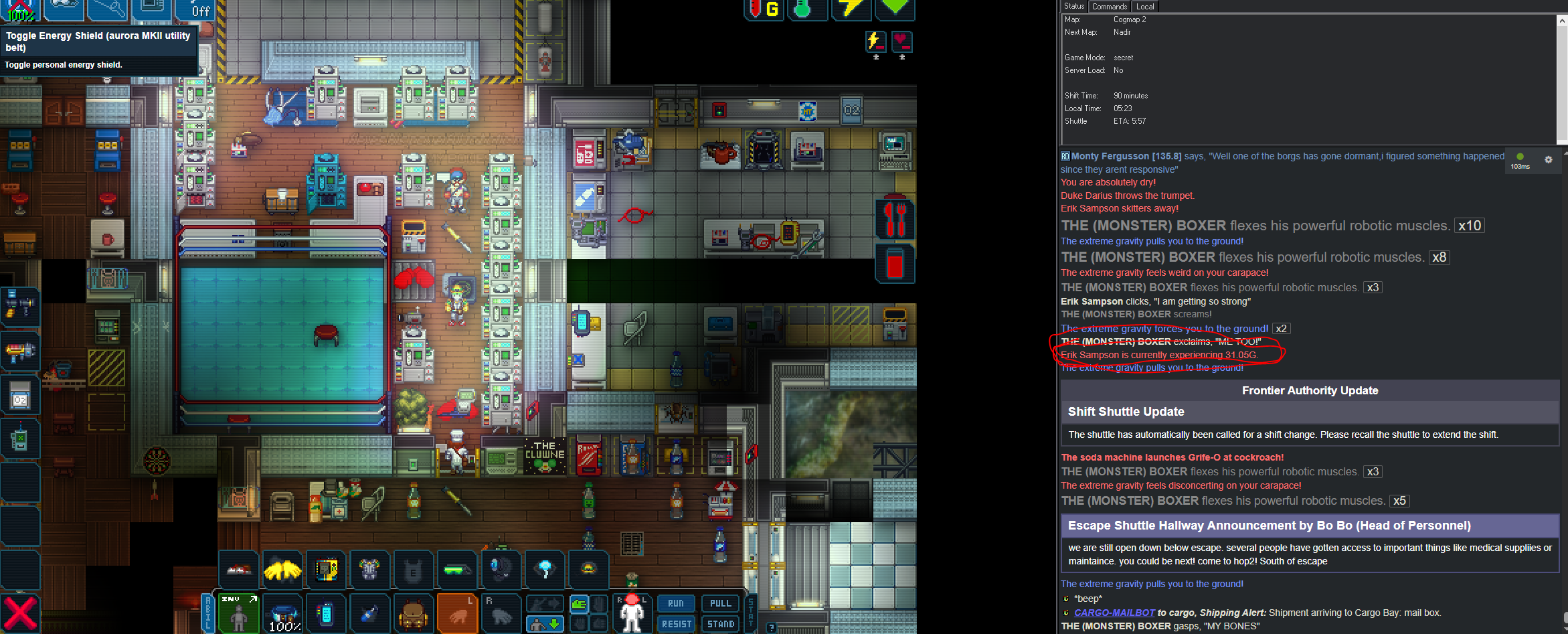Select the backpack slot
Image resolution: width=1568 pixels, height=634 pixels.
coord(413,614)
